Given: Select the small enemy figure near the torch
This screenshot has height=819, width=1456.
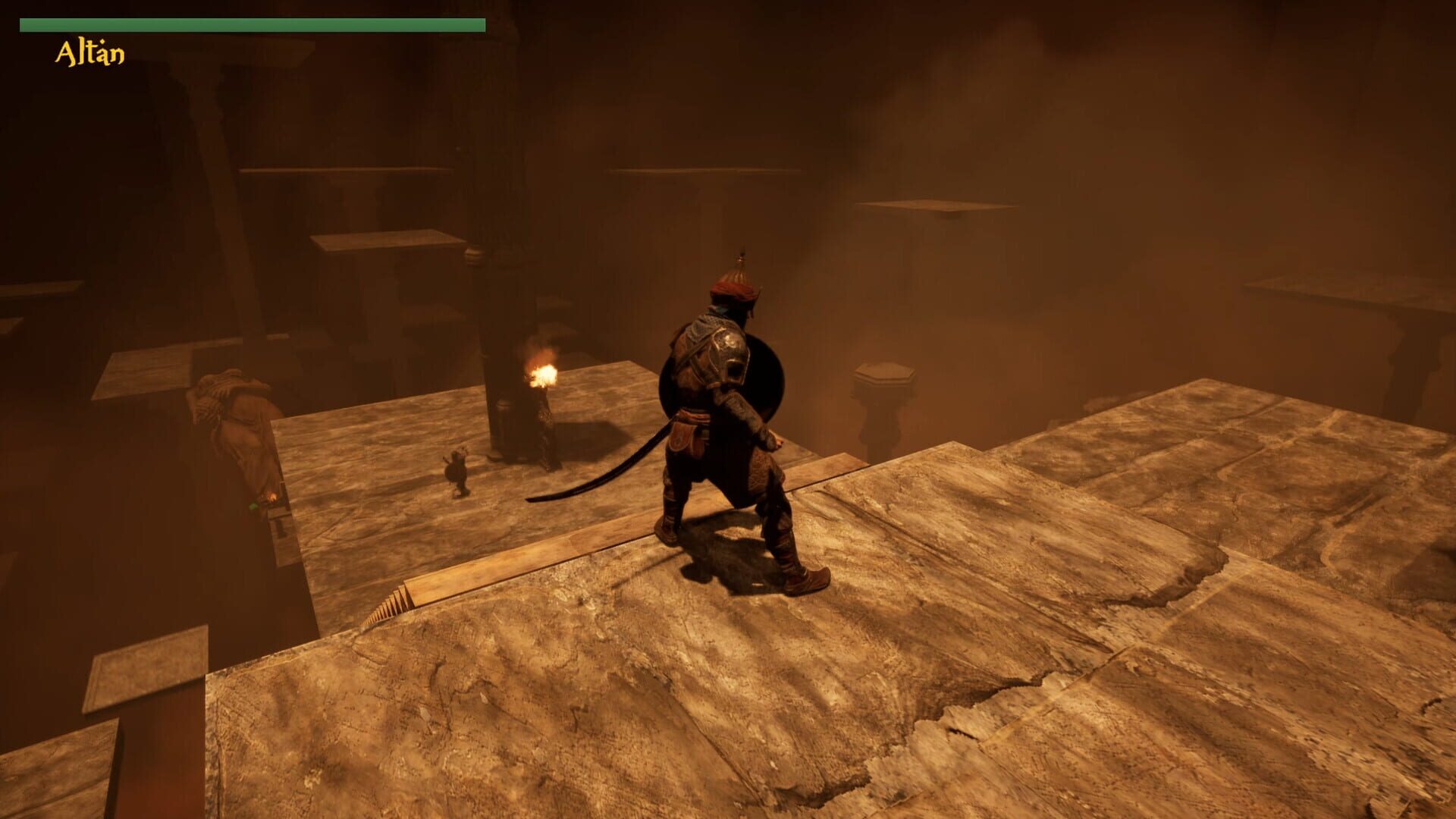Looking at the screenshot, I should (456, 472).
